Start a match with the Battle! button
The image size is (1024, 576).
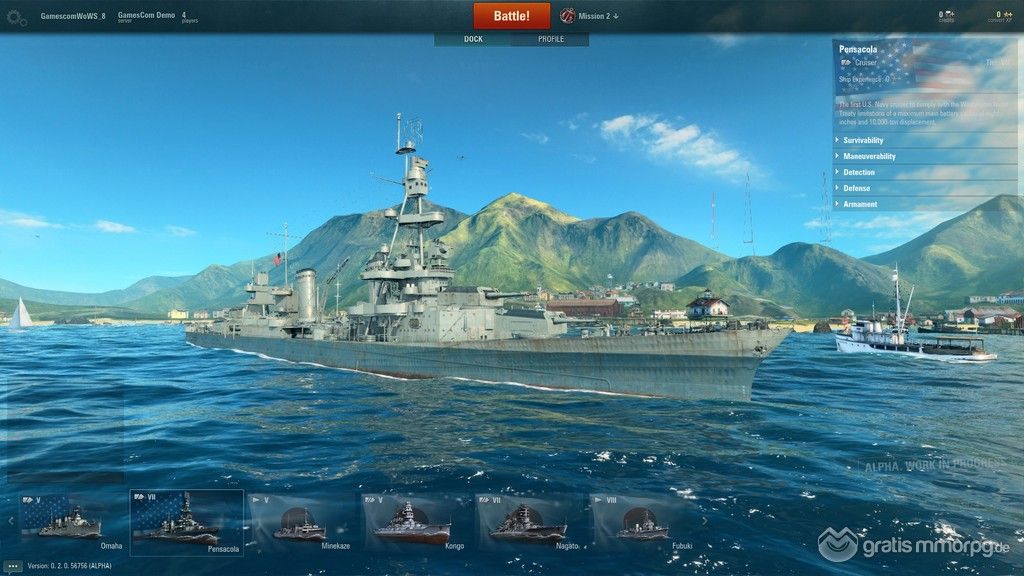(512, 16)
